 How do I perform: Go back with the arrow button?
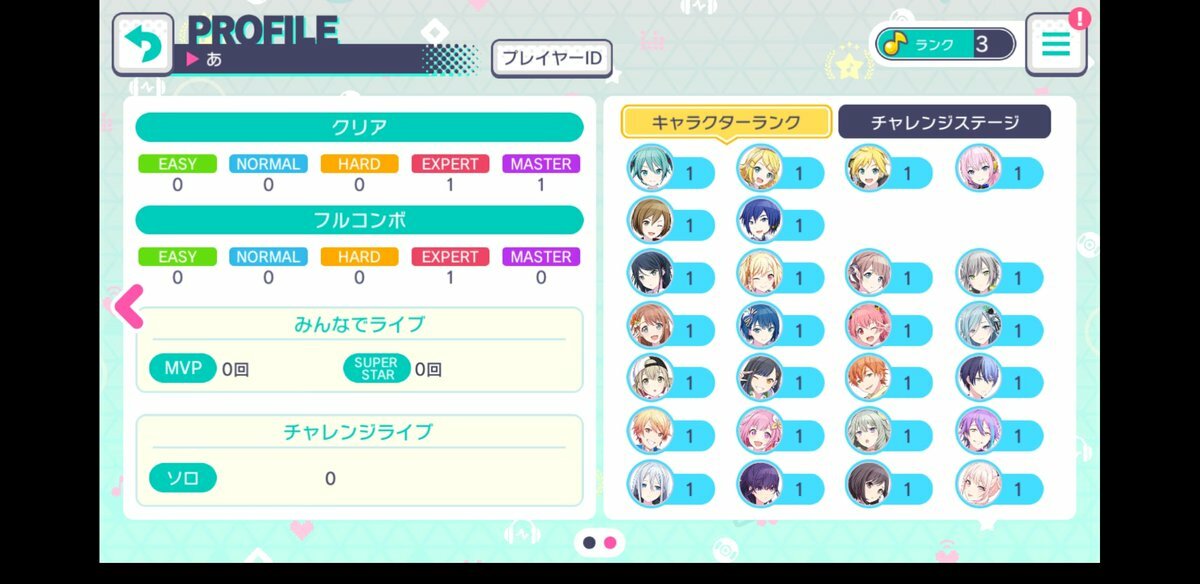[143, 43]
